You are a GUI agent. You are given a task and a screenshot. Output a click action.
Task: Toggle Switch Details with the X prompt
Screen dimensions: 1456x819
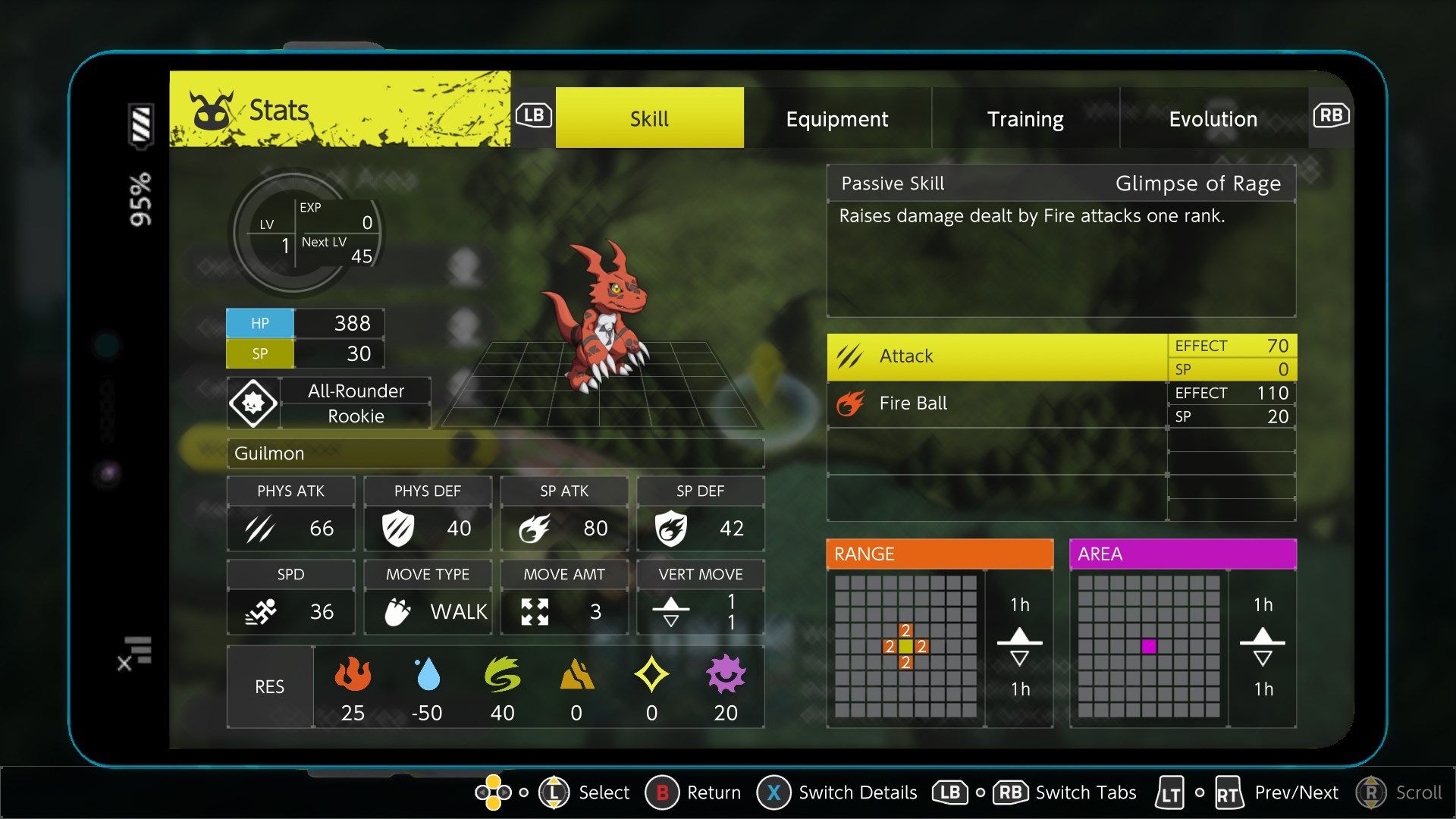point(773,792)
